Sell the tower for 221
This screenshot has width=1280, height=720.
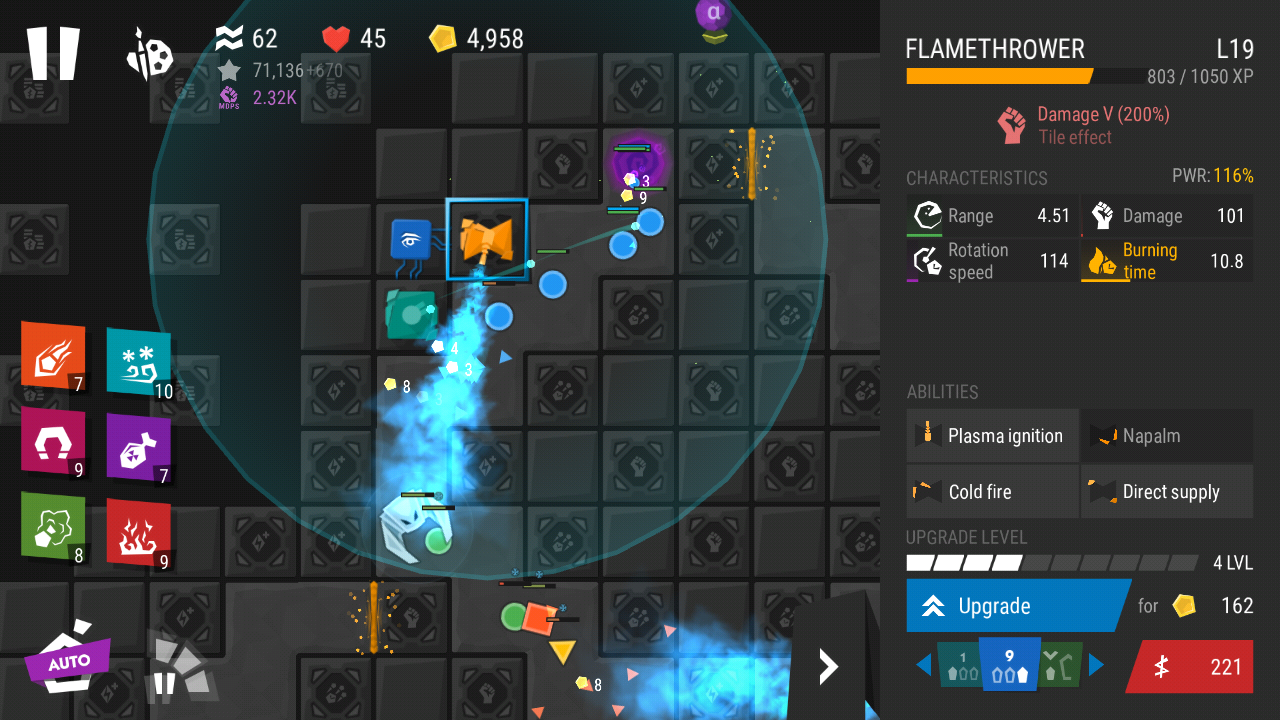point(1190,667)
